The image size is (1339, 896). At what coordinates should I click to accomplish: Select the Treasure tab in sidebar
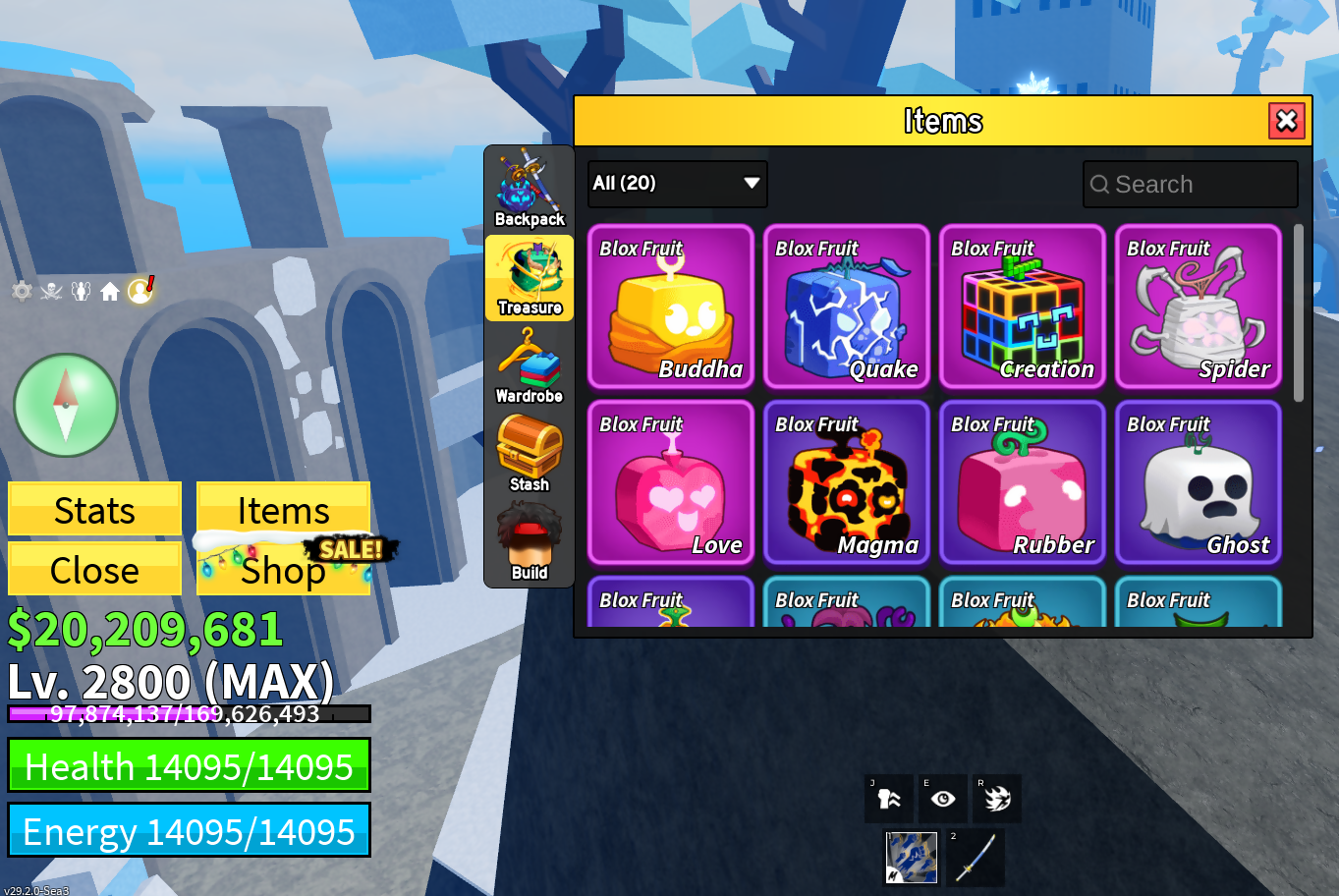click(529, 278)
